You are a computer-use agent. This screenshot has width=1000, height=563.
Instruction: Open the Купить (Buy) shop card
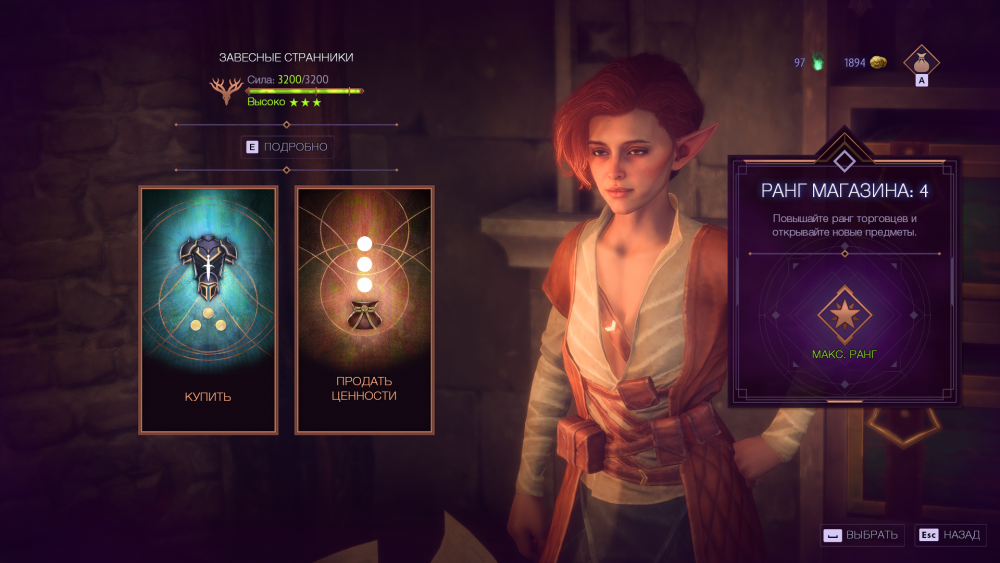pyautogui.click(x=208, y=310)
